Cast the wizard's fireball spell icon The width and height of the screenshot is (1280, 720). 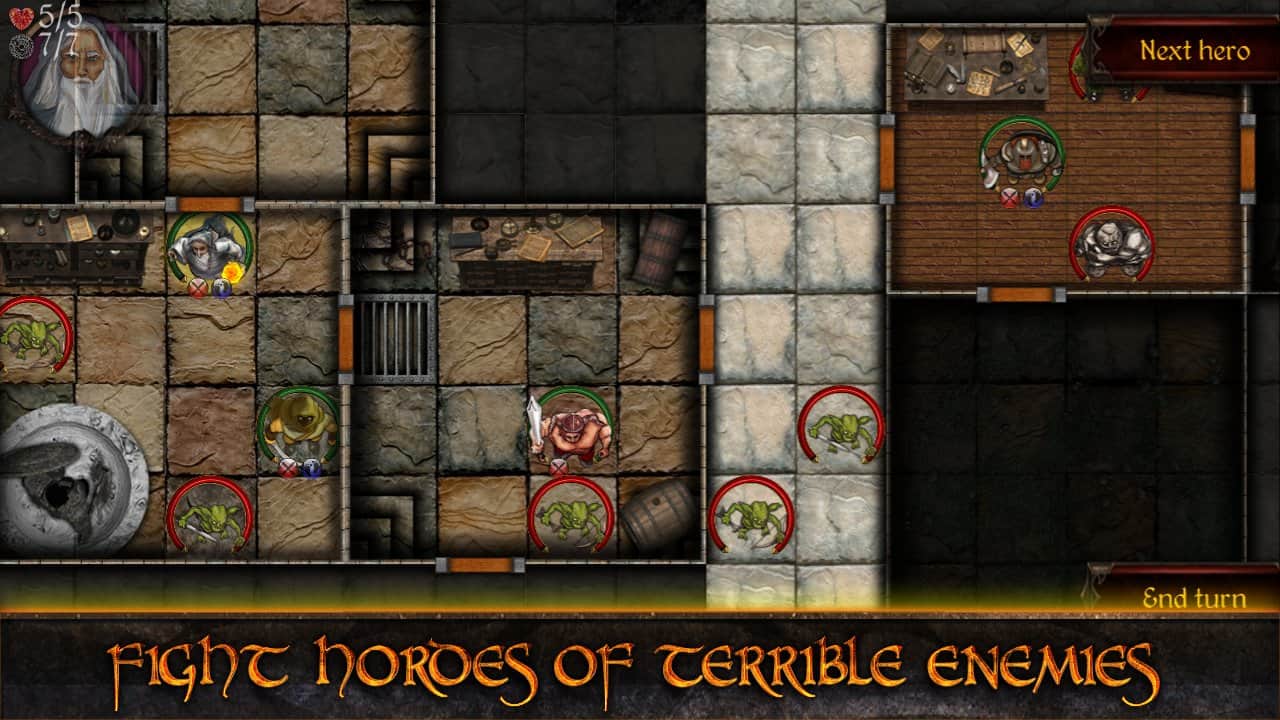click(232, 271)
